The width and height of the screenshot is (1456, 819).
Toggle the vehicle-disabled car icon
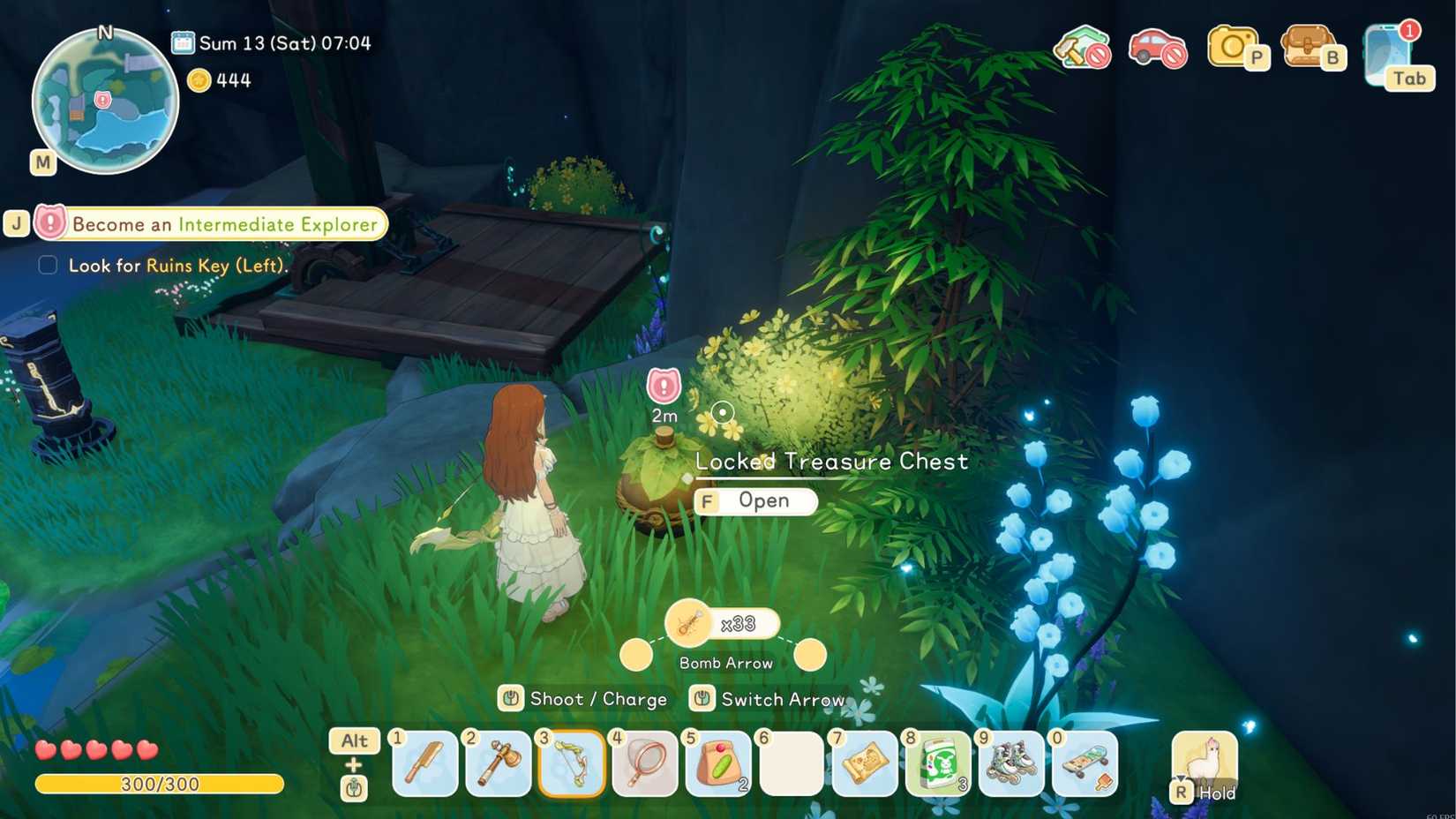coord(1159,51)
